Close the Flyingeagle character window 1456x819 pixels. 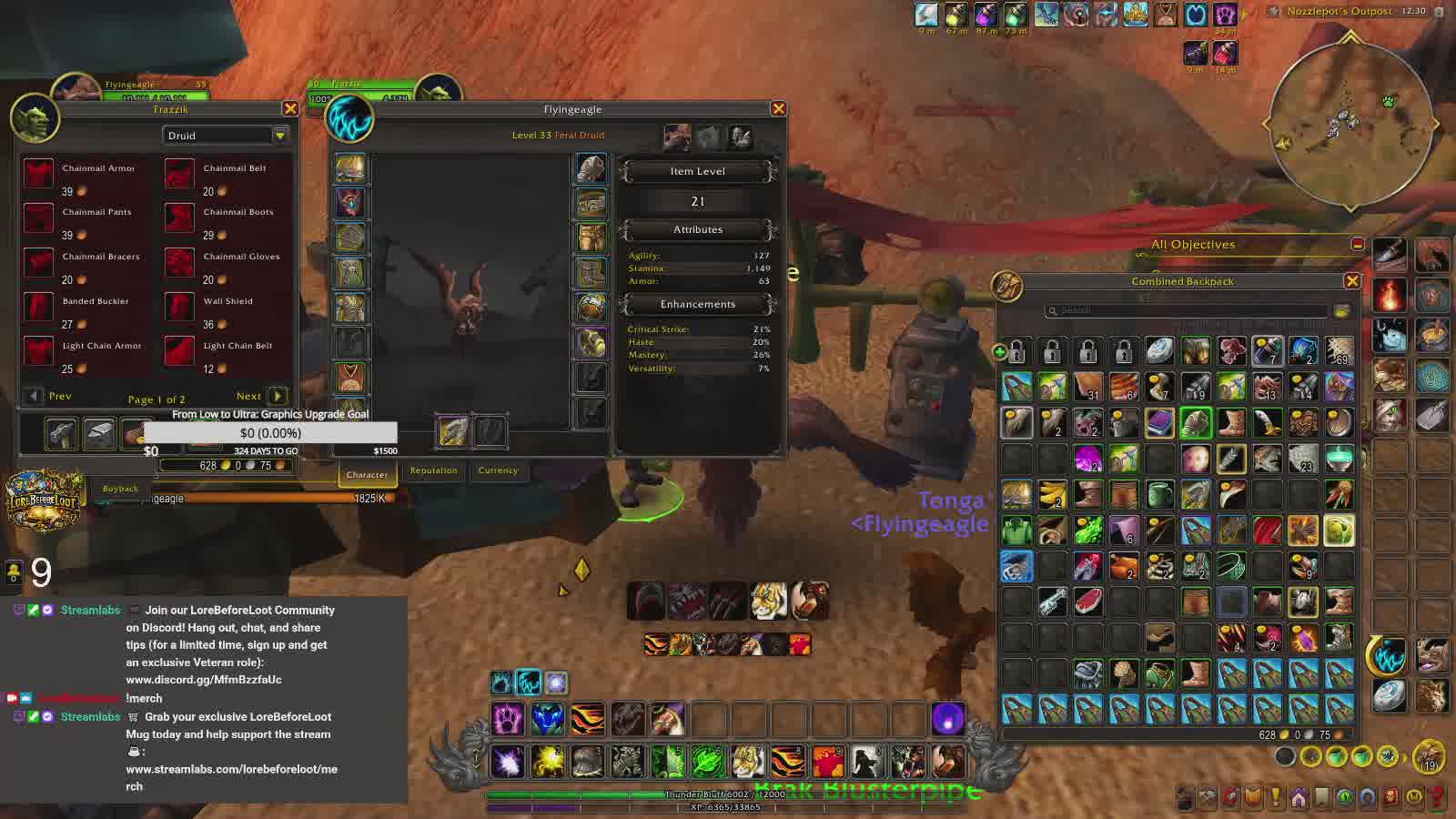click(x=778, y=109)
